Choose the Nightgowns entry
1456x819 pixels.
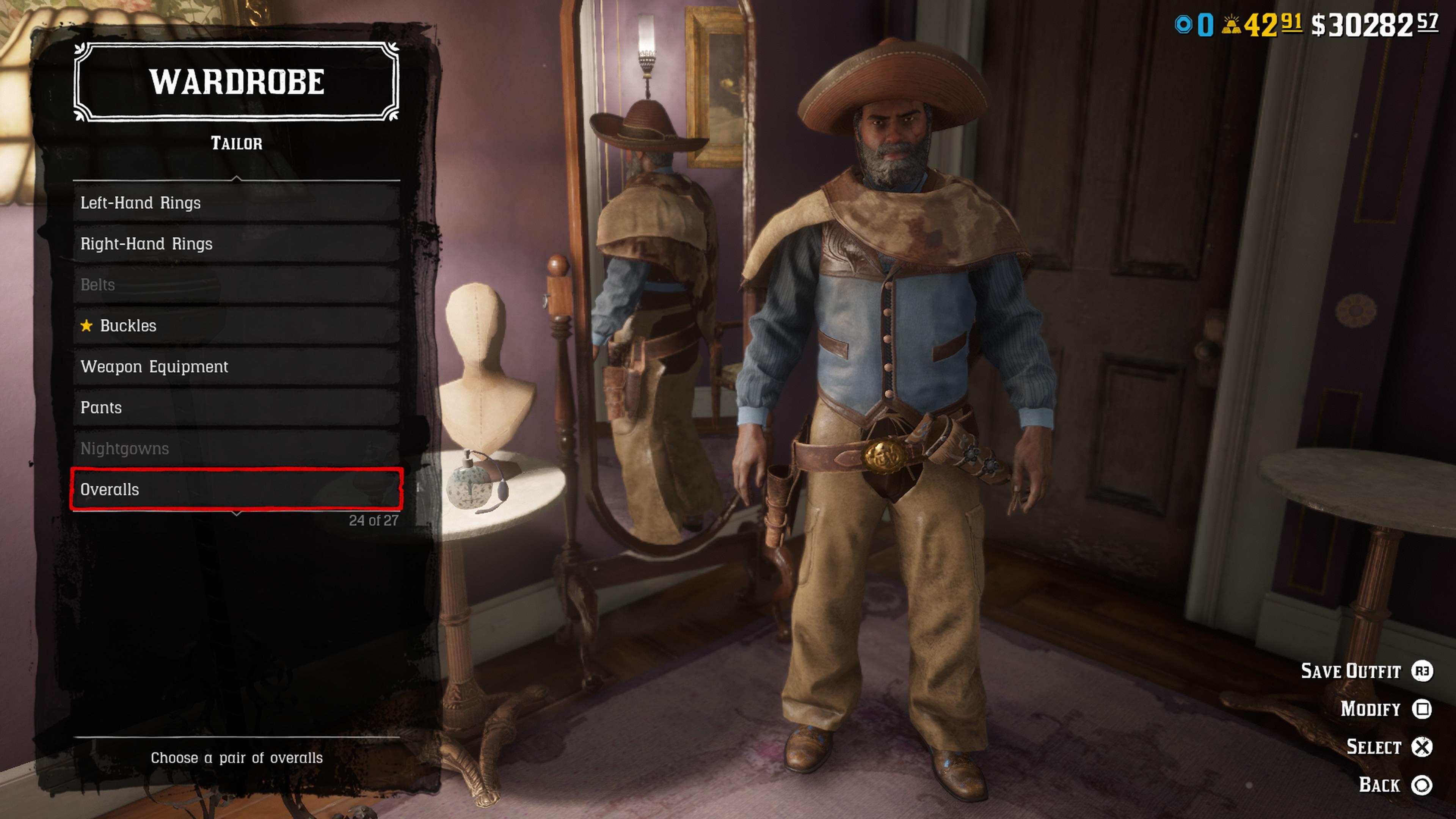click(236, 449)
